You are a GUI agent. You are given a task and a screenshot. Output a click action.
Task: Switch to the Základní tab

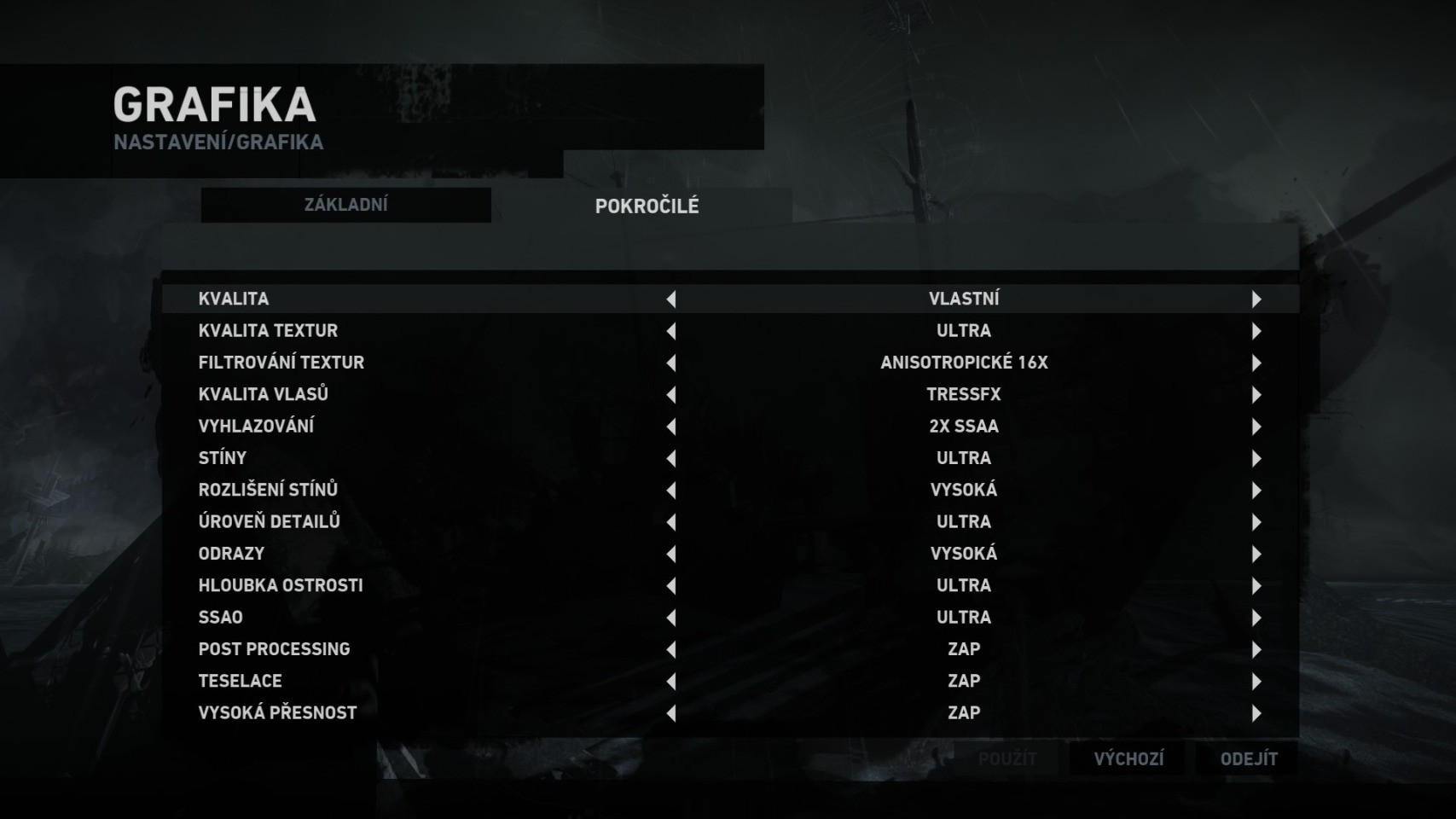click(x=345, y=205)
